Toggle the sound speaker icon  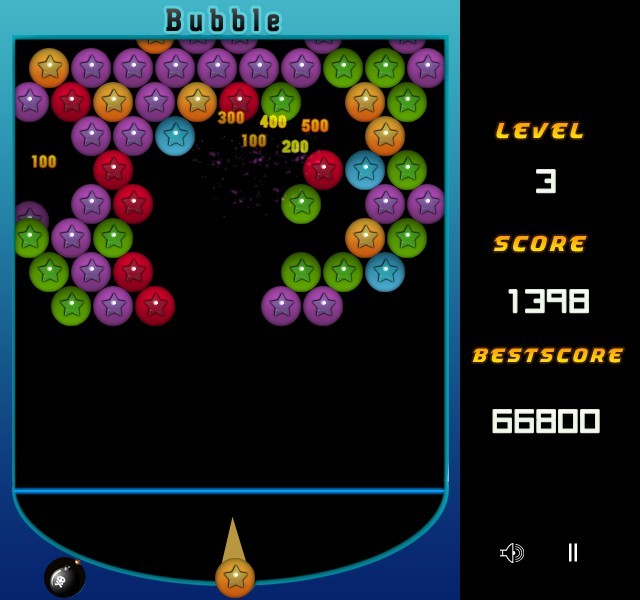(x=512, y=553)
